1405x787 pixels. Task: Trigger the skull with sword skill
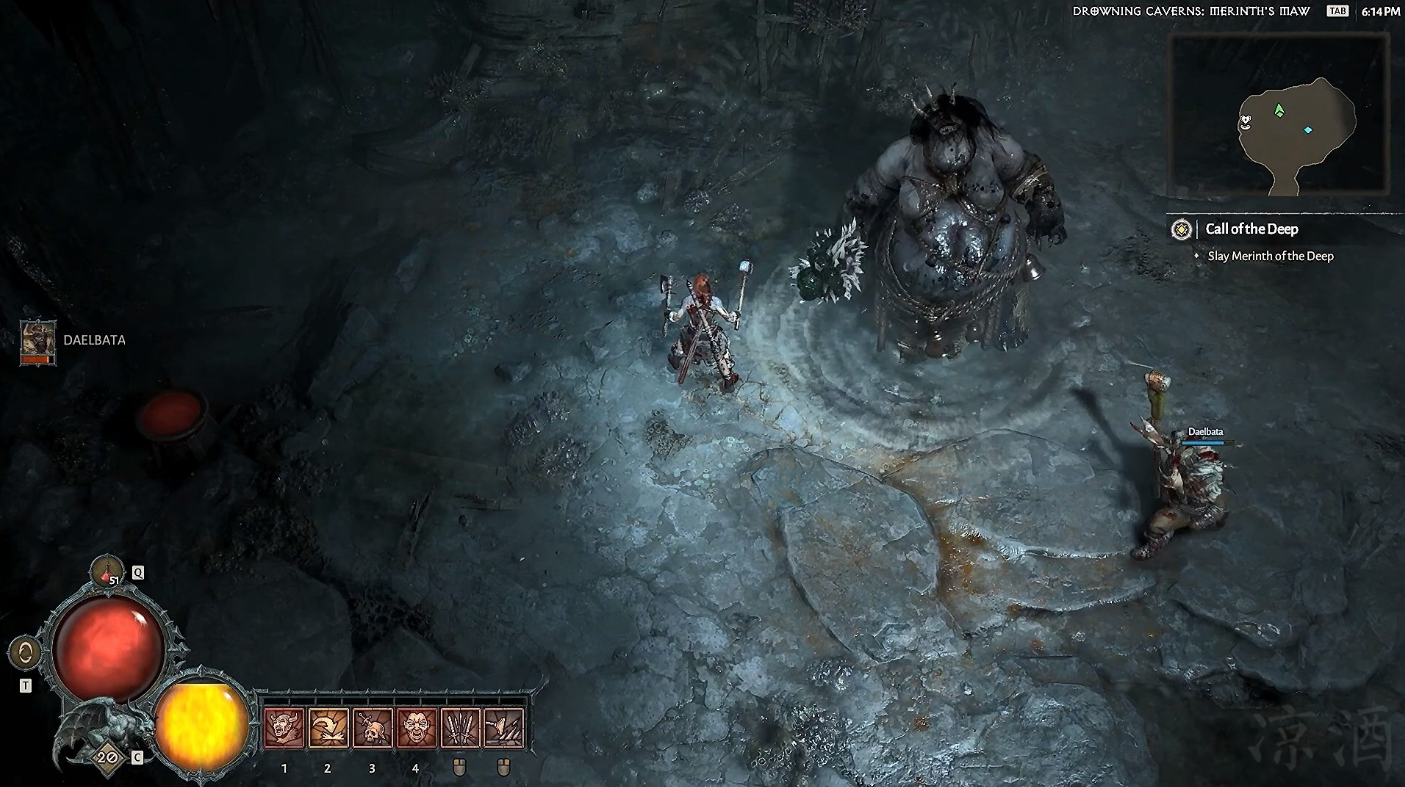372,728
